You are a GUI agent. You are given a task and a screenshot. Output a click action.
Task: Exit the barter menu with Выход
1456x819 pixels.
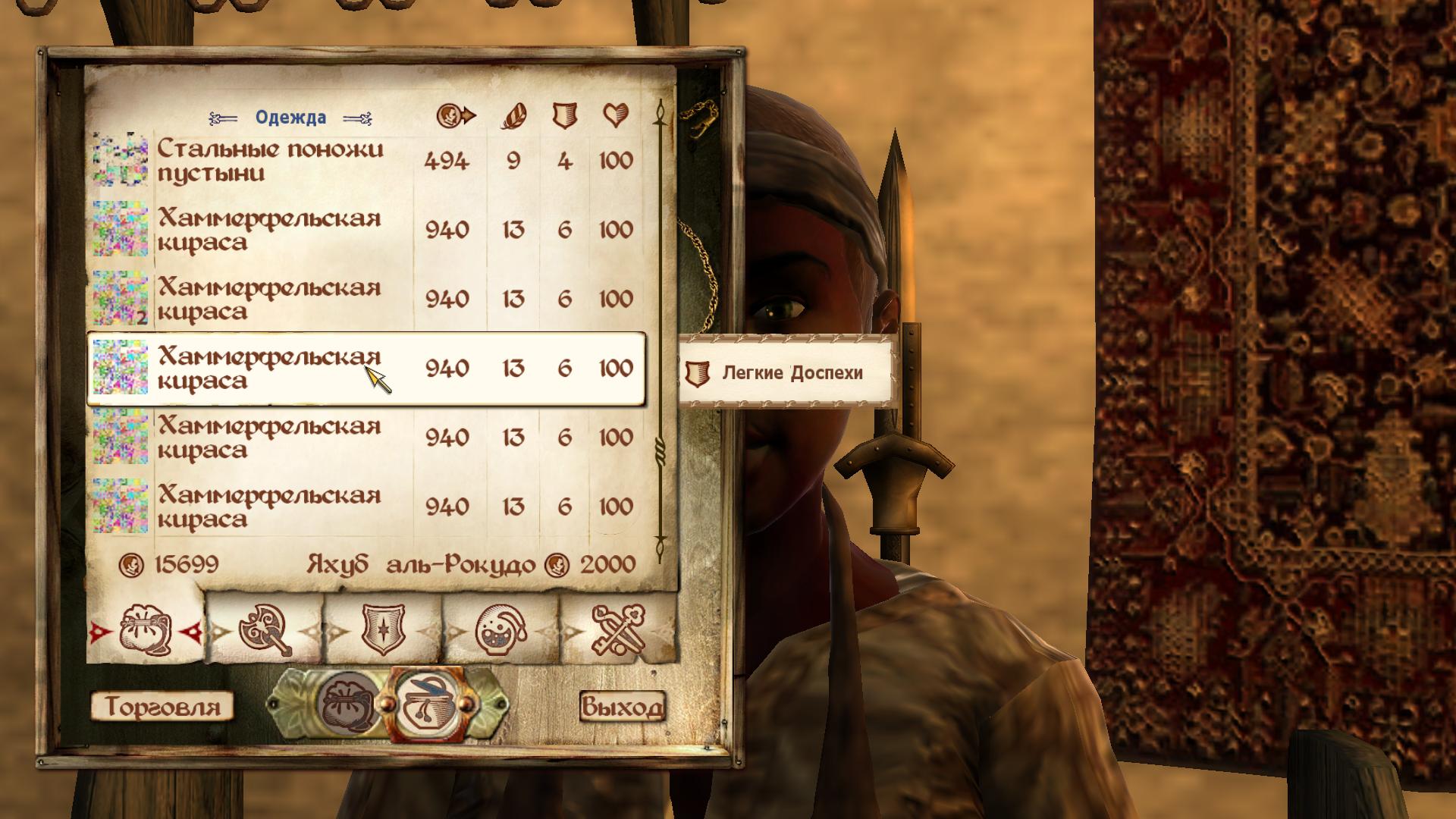pos(622,707)
